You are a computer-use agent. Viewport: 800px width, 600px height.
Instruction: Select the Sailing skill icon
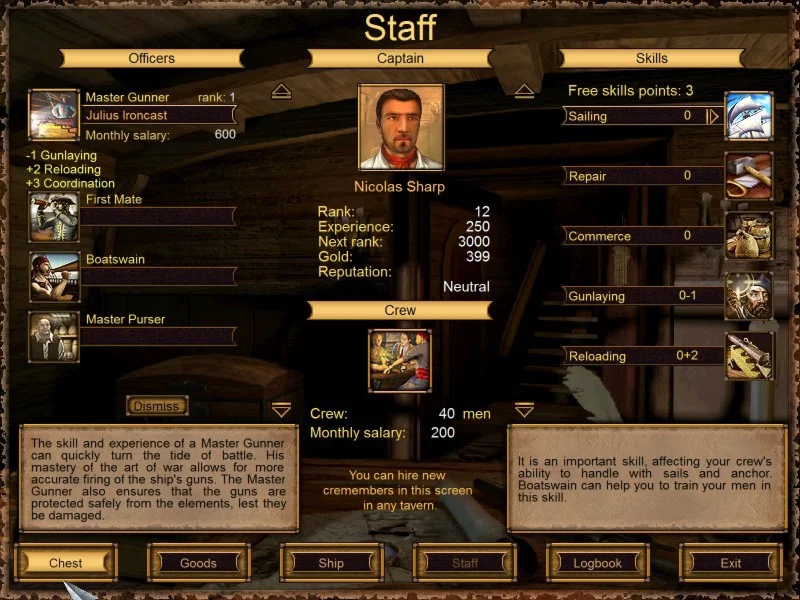(x=749, y=116)
